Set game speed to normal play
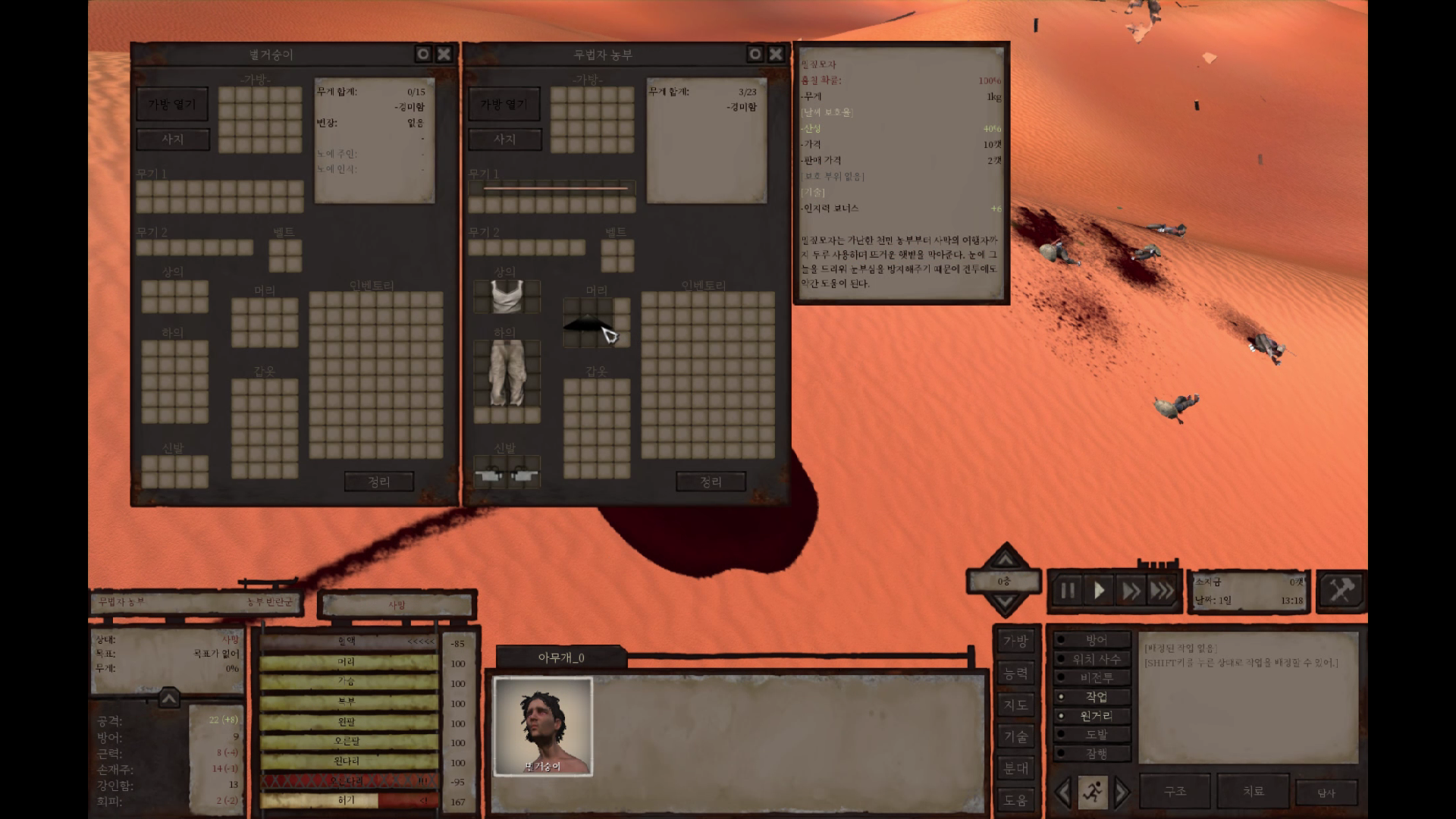Viewport: 1456px width, 819px height. [1099, 591]
